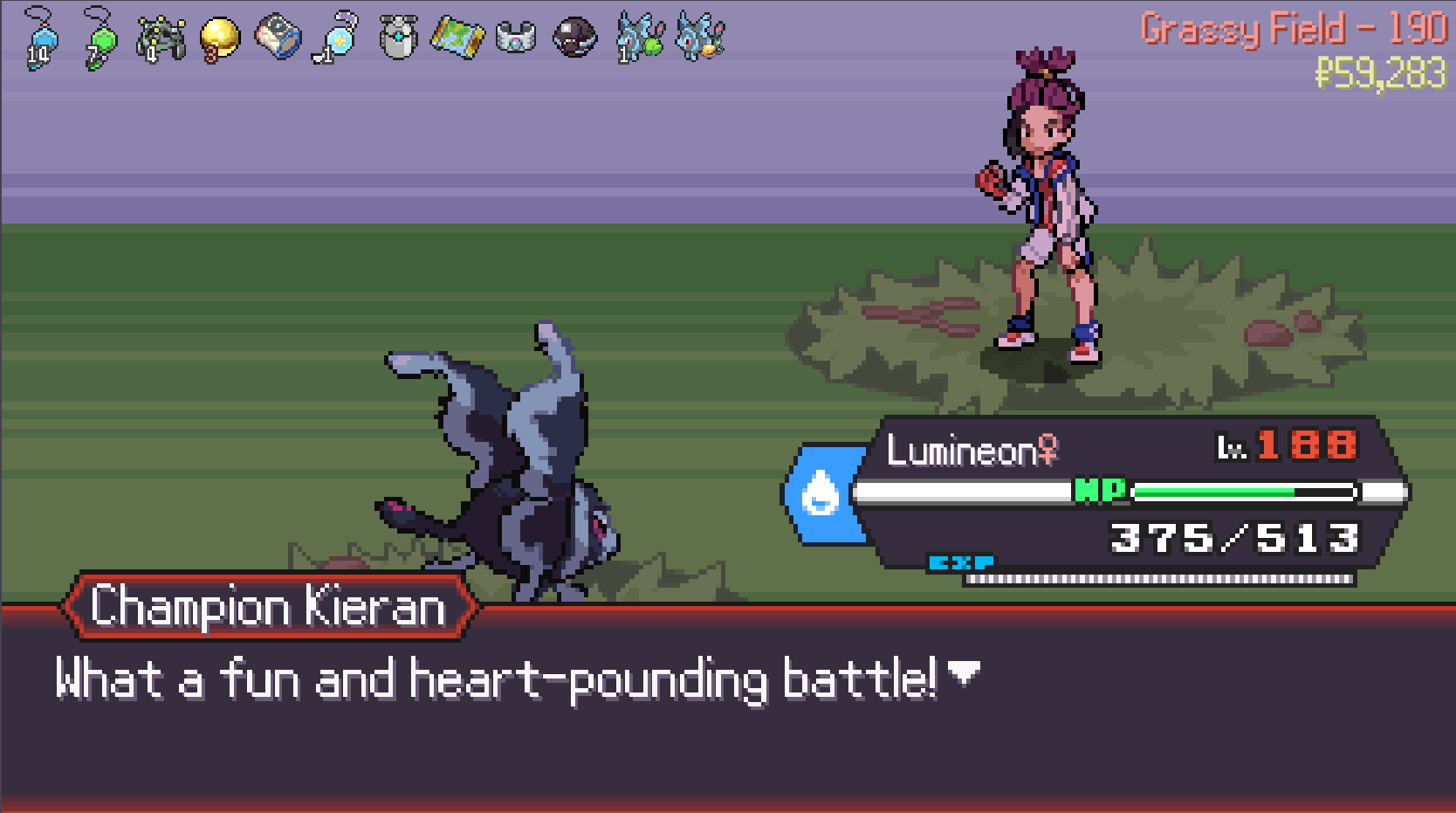The width and height of the screenshot is (1456, 813).
Task: Advance dialogue with the white continue arrow
Action: [964, 672]
